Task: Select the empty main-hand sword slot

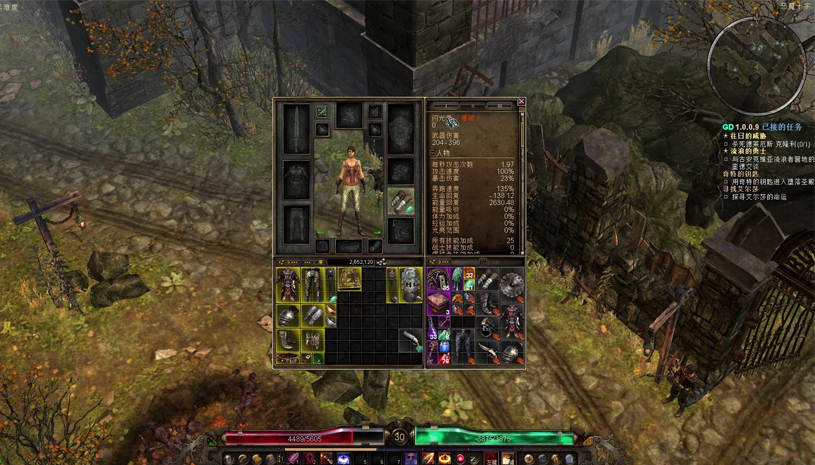Action: 297,128
